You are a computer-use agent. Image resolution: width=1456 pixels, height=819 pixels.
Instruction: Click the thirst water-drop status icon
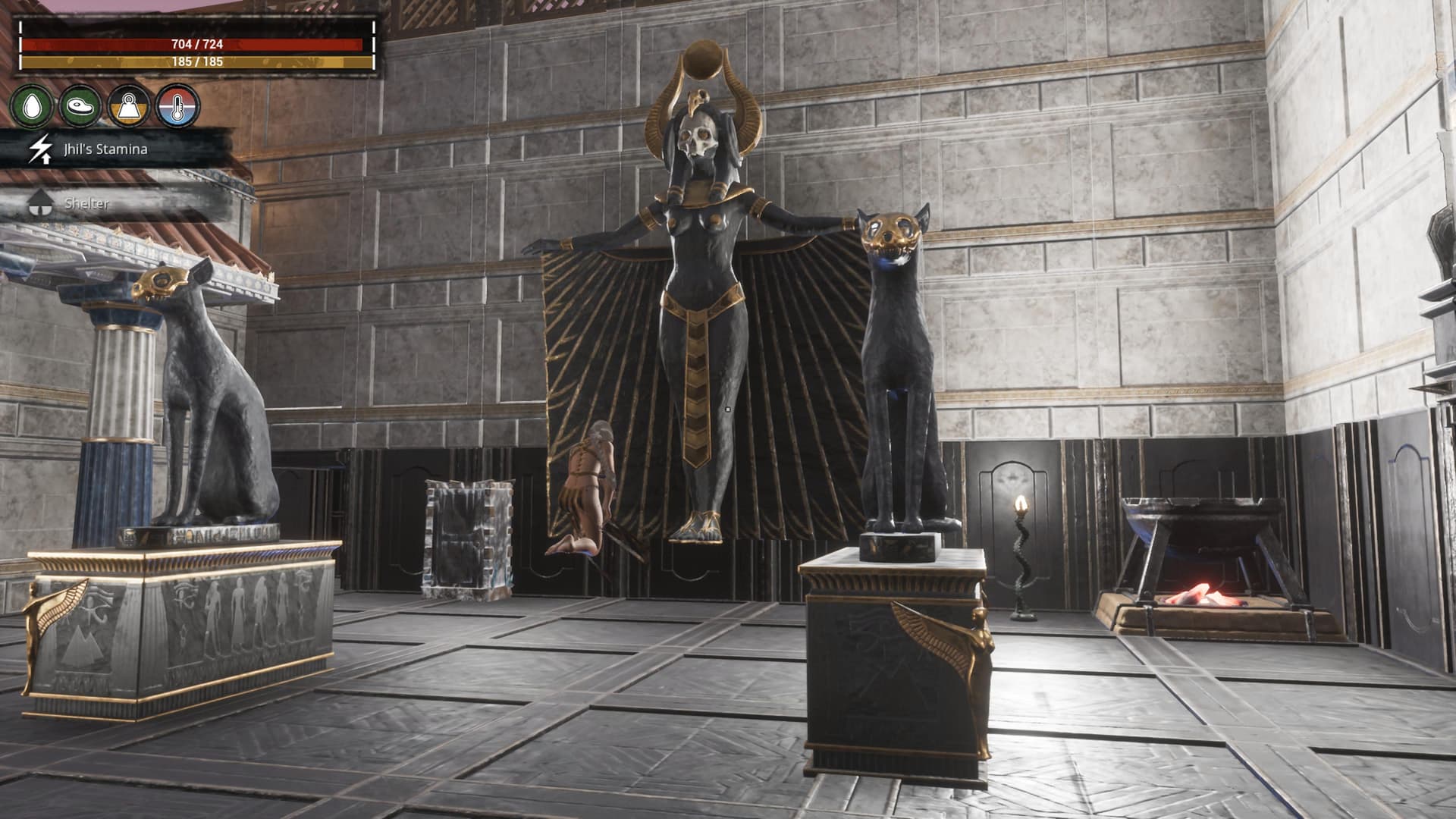tap(31, 105)
